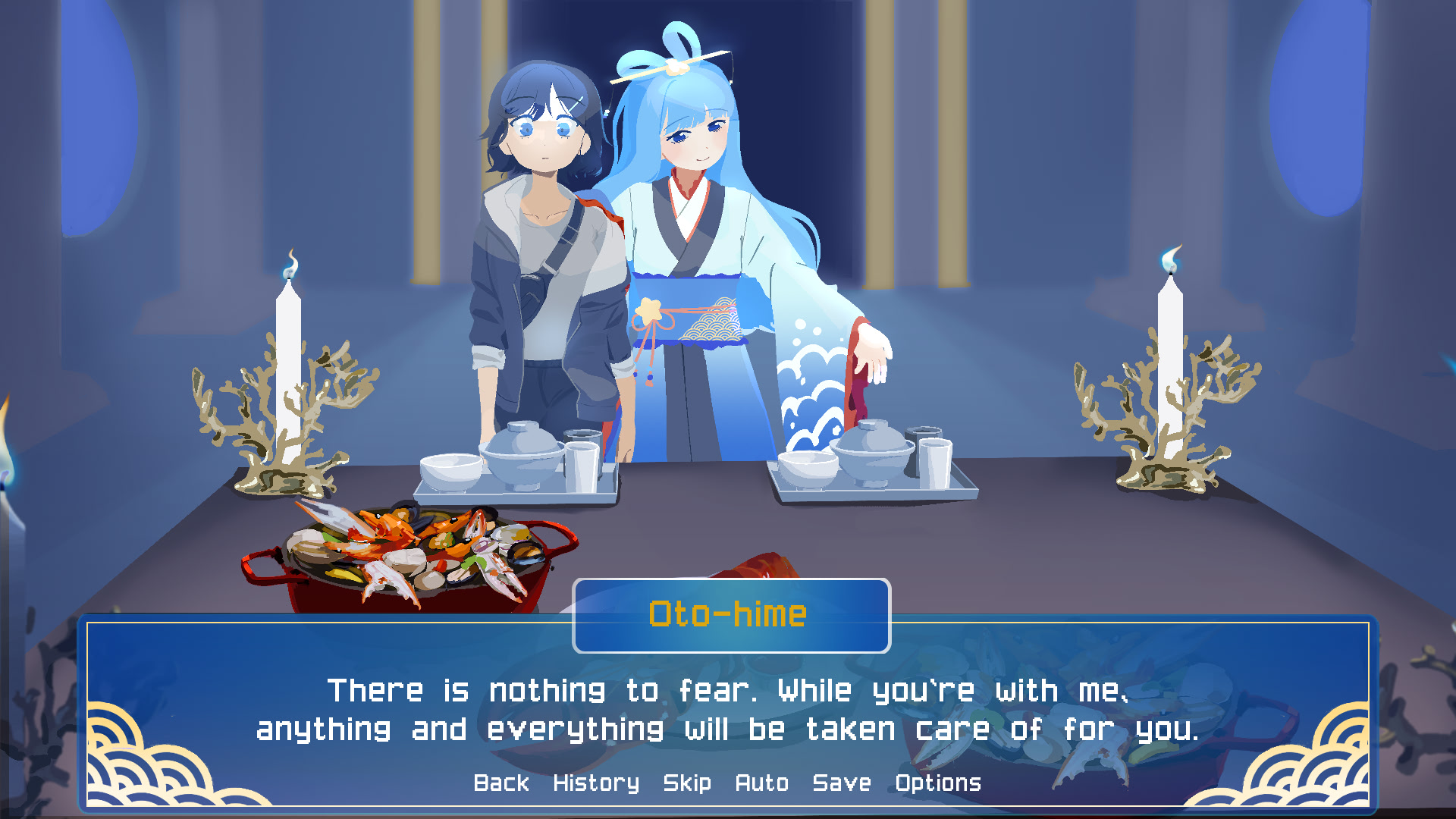Screen dimensions: 1456x819
Task: Open the History log
Action: coord(596,783)
